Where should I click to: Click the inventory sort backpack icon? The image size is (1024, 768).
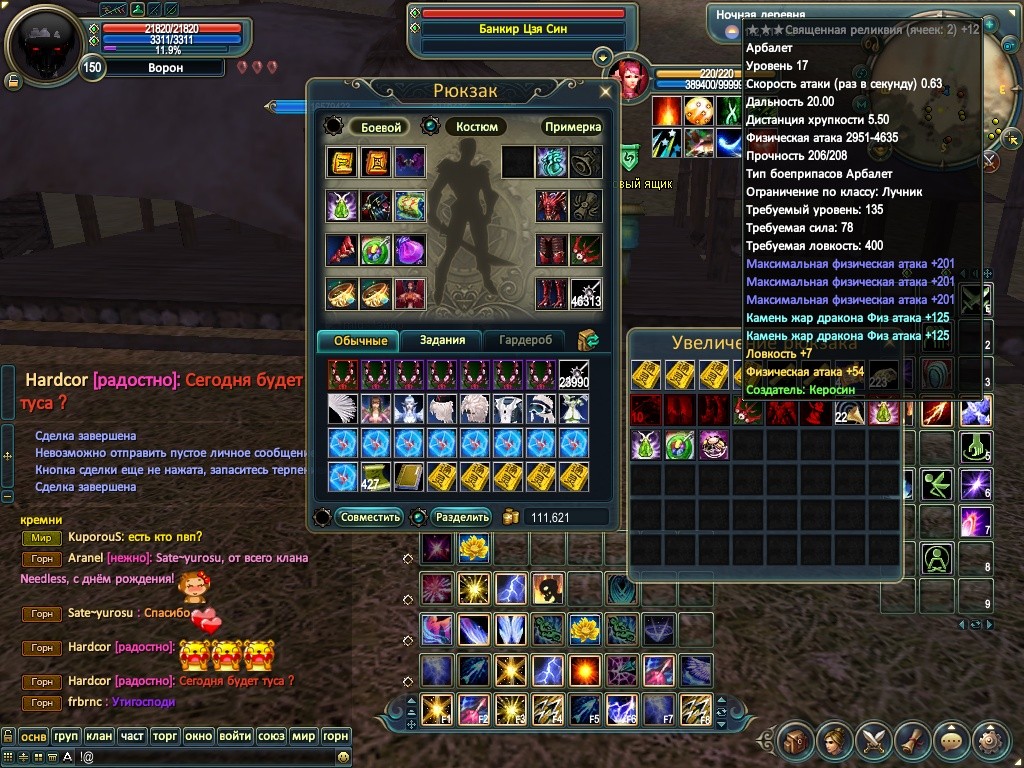[589, 340]
